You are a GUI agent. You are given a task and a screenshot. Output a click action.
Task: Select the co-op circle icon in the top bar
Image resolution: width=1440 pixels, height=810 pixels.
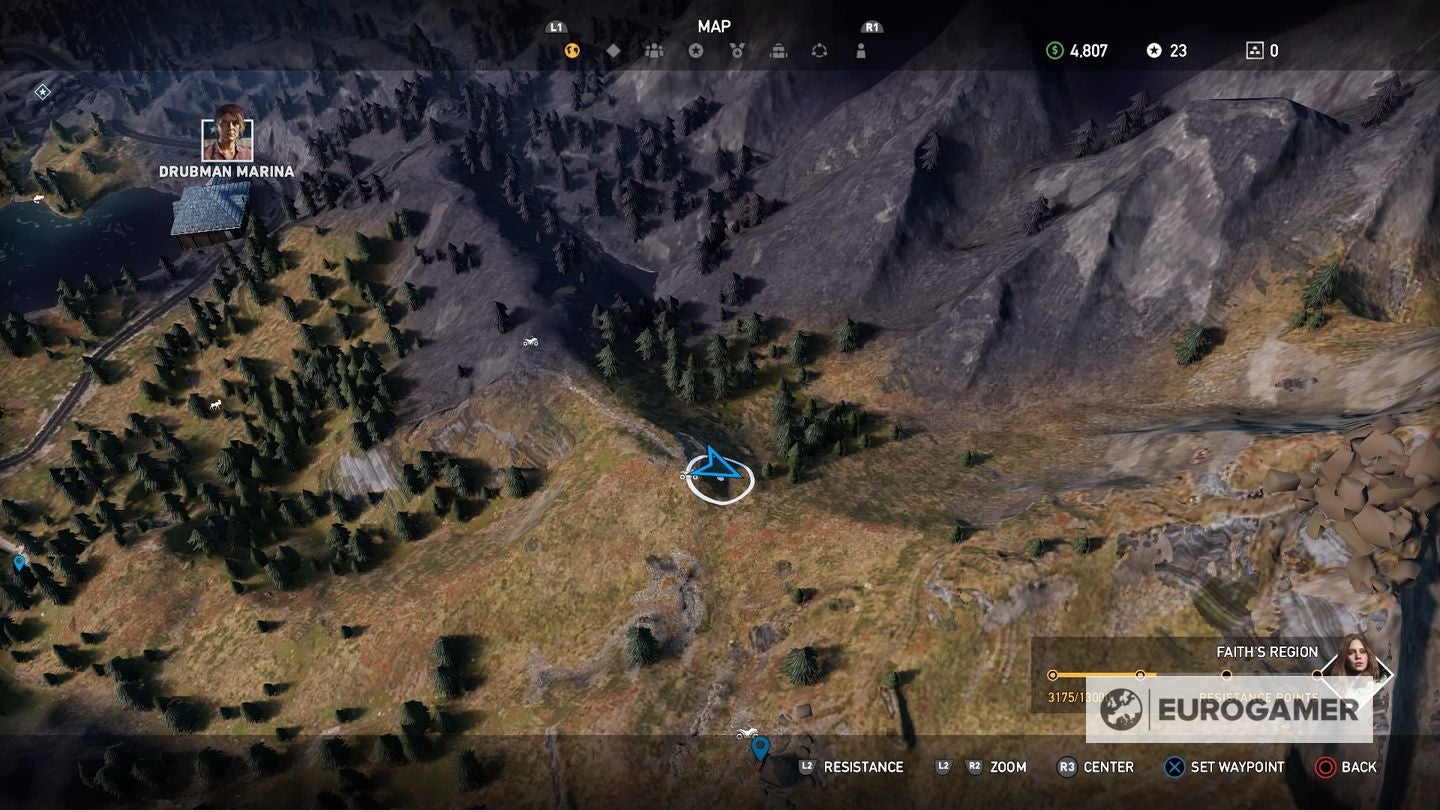pos(820,49)
